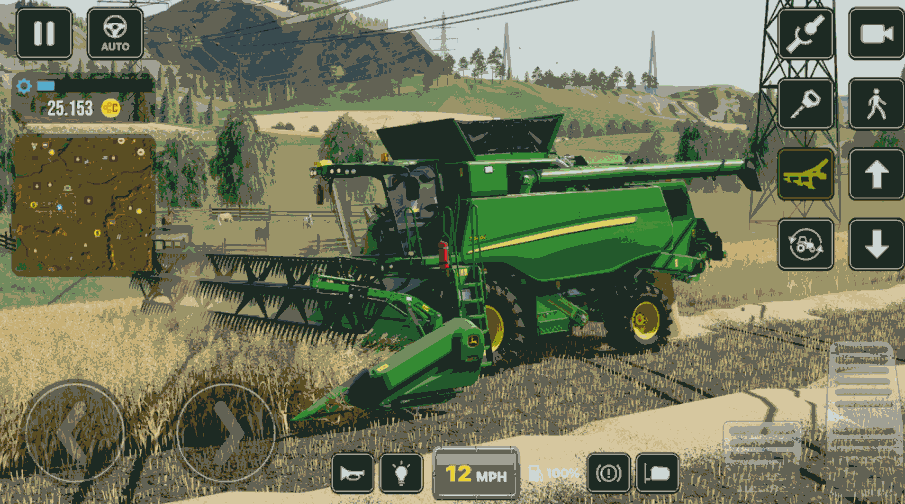Viewport: 905px width, 504px height.
Task: Switch vehicle with tractor cycle button
Action: click(806, 244)
